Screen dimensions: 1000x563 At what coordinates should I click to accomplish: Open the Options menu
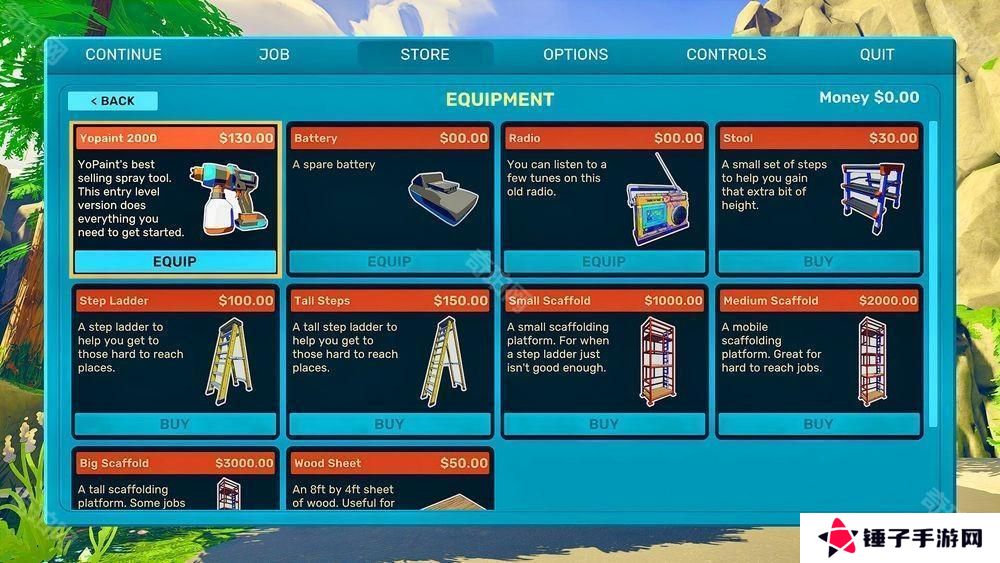[x=575, y=54]
